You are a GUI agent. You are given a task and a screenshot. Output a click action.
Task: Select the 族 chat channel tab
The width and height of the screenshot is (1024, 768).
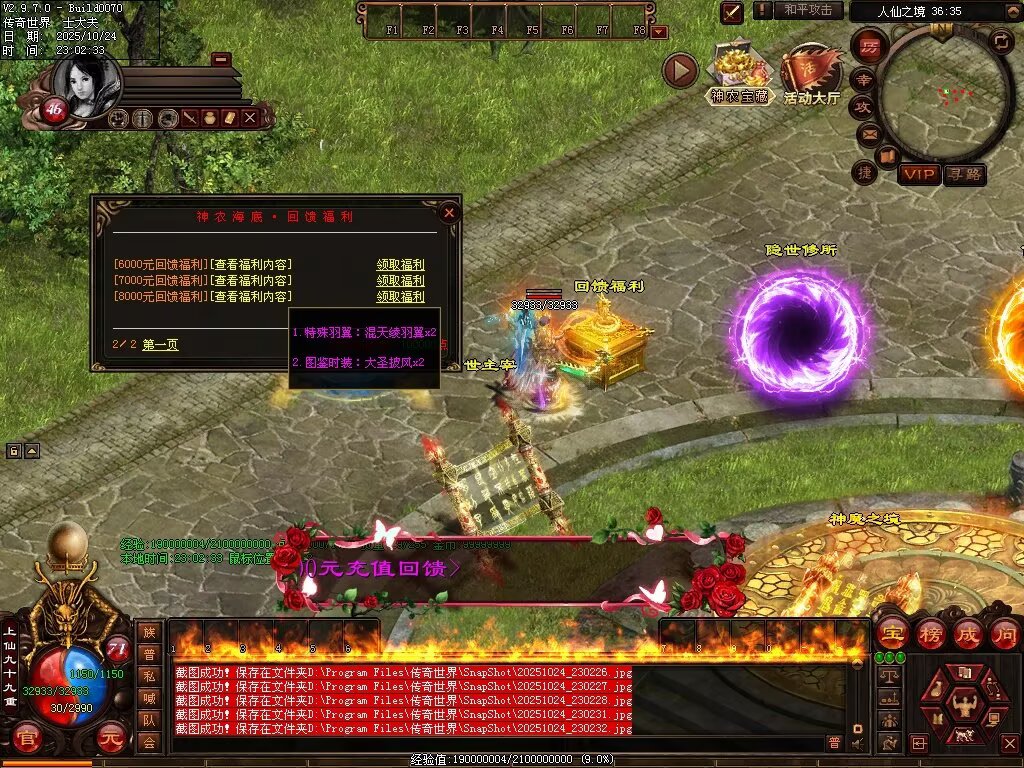(x=149, y=632)
